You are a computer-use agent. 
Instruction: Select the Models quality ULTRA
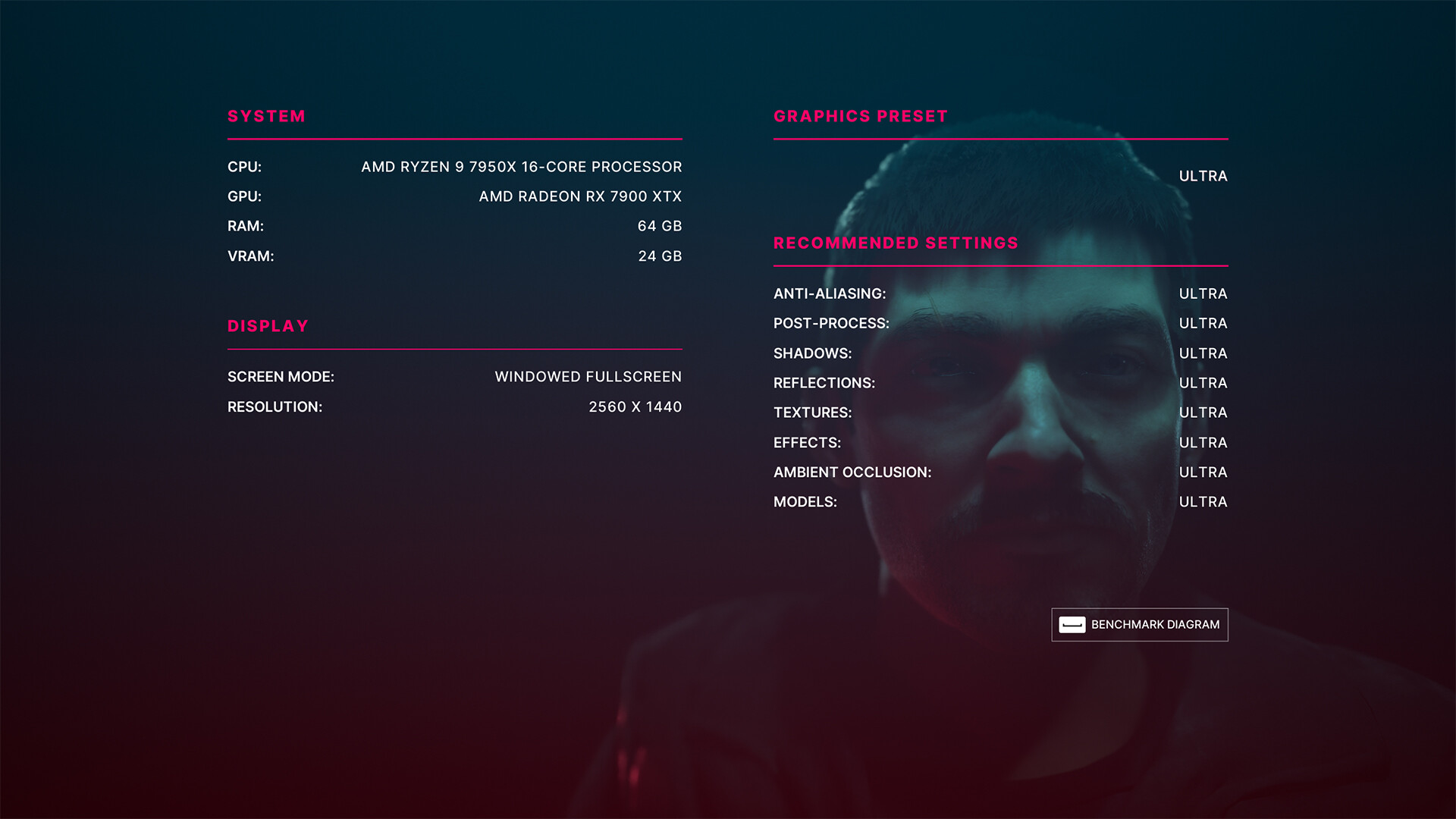click(1203, 501)
